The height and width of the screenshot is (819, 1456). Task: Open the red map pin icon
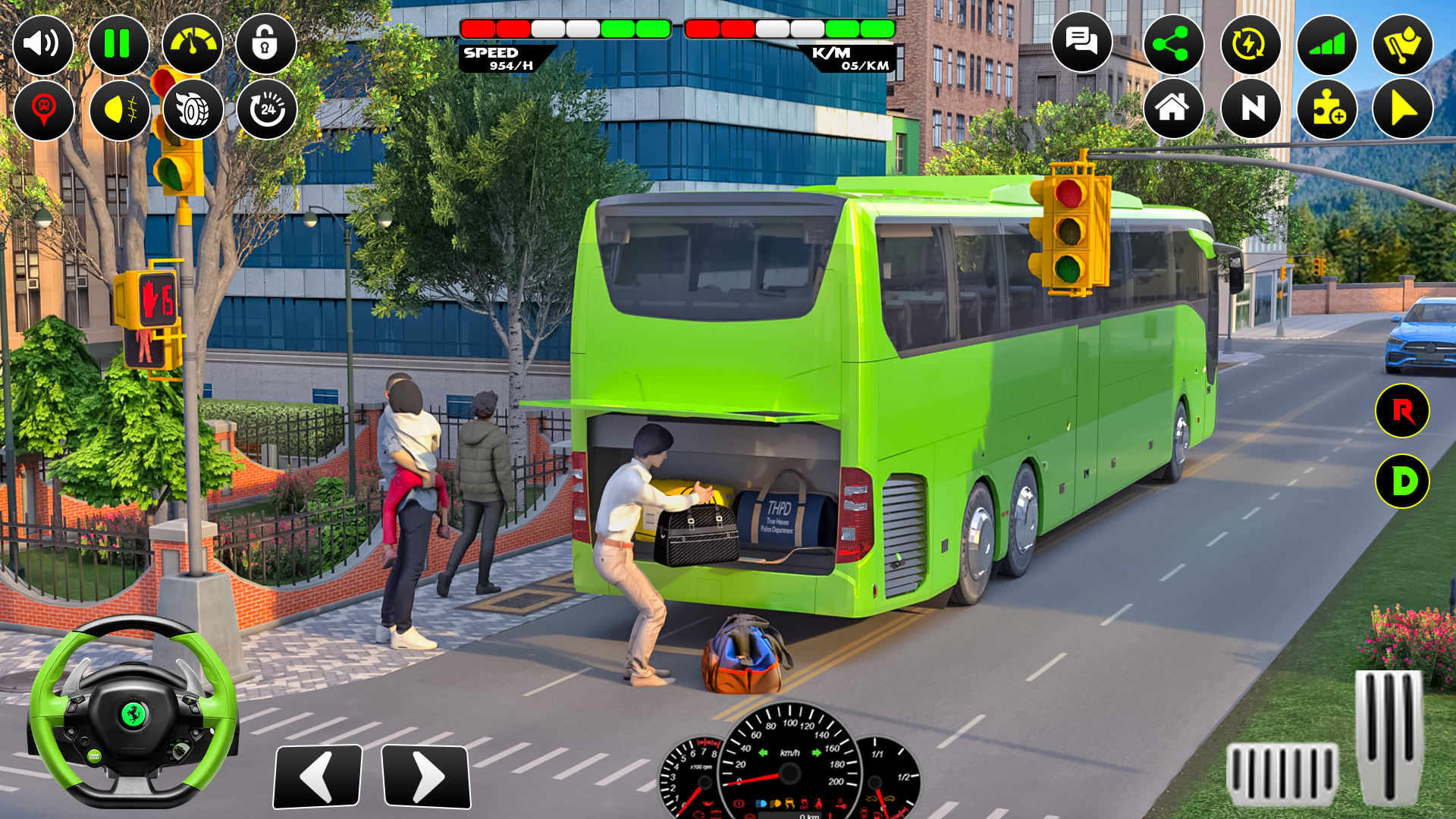click(43, 110)
